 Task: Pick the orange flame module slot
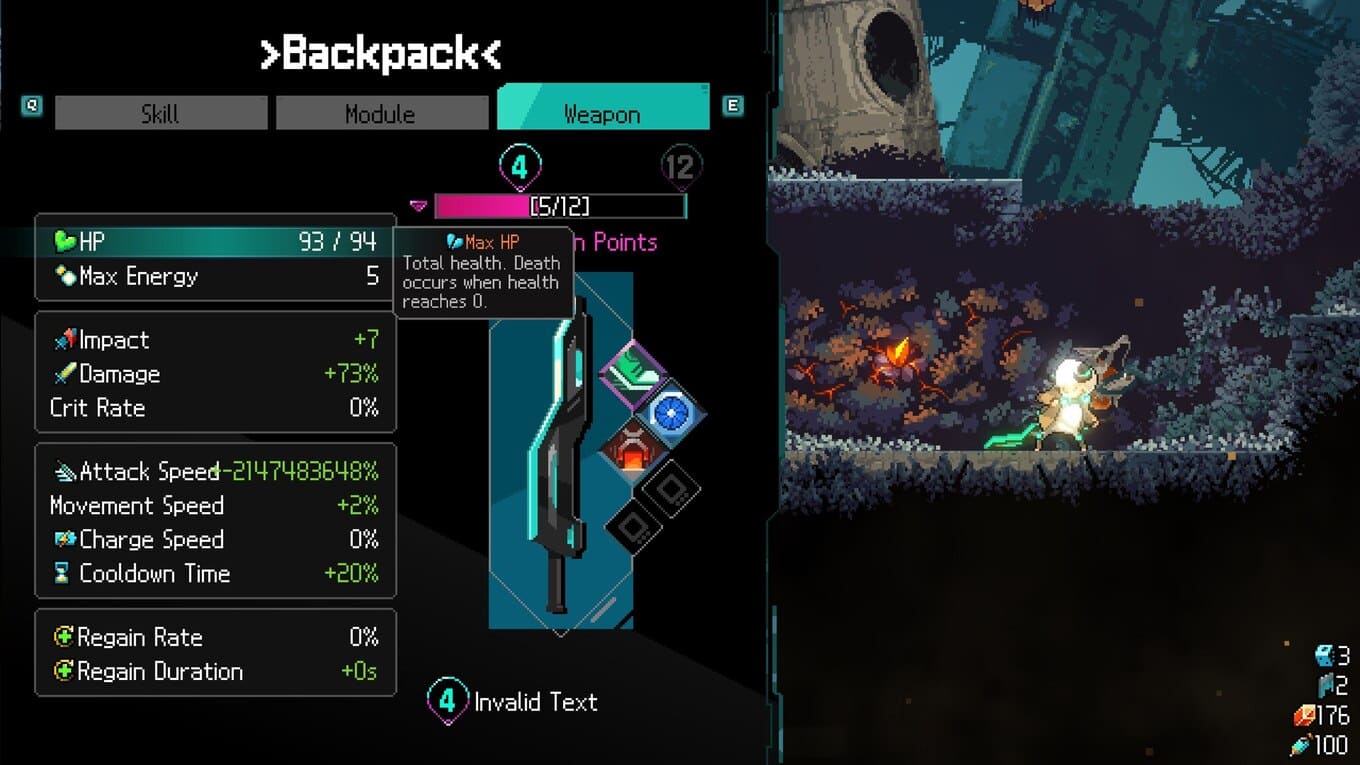coord(633,448)
